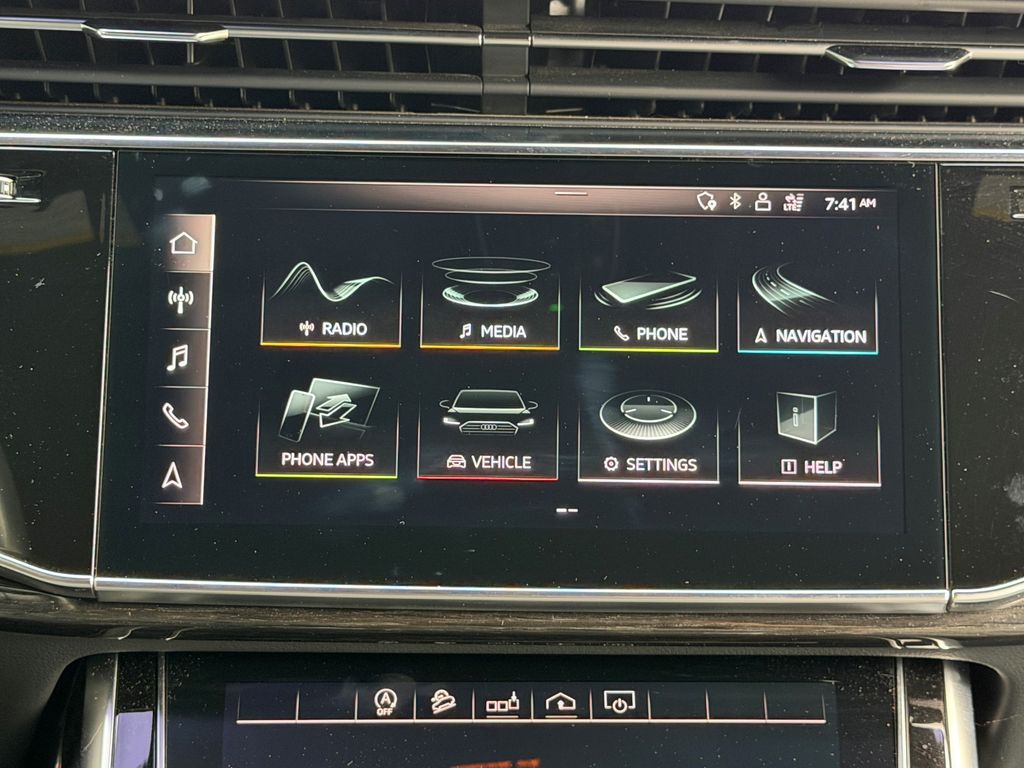This screenshot has width=1024, height=768.
Task: Click the page indicator dashes below the tiles
Action: click(567, 510)
